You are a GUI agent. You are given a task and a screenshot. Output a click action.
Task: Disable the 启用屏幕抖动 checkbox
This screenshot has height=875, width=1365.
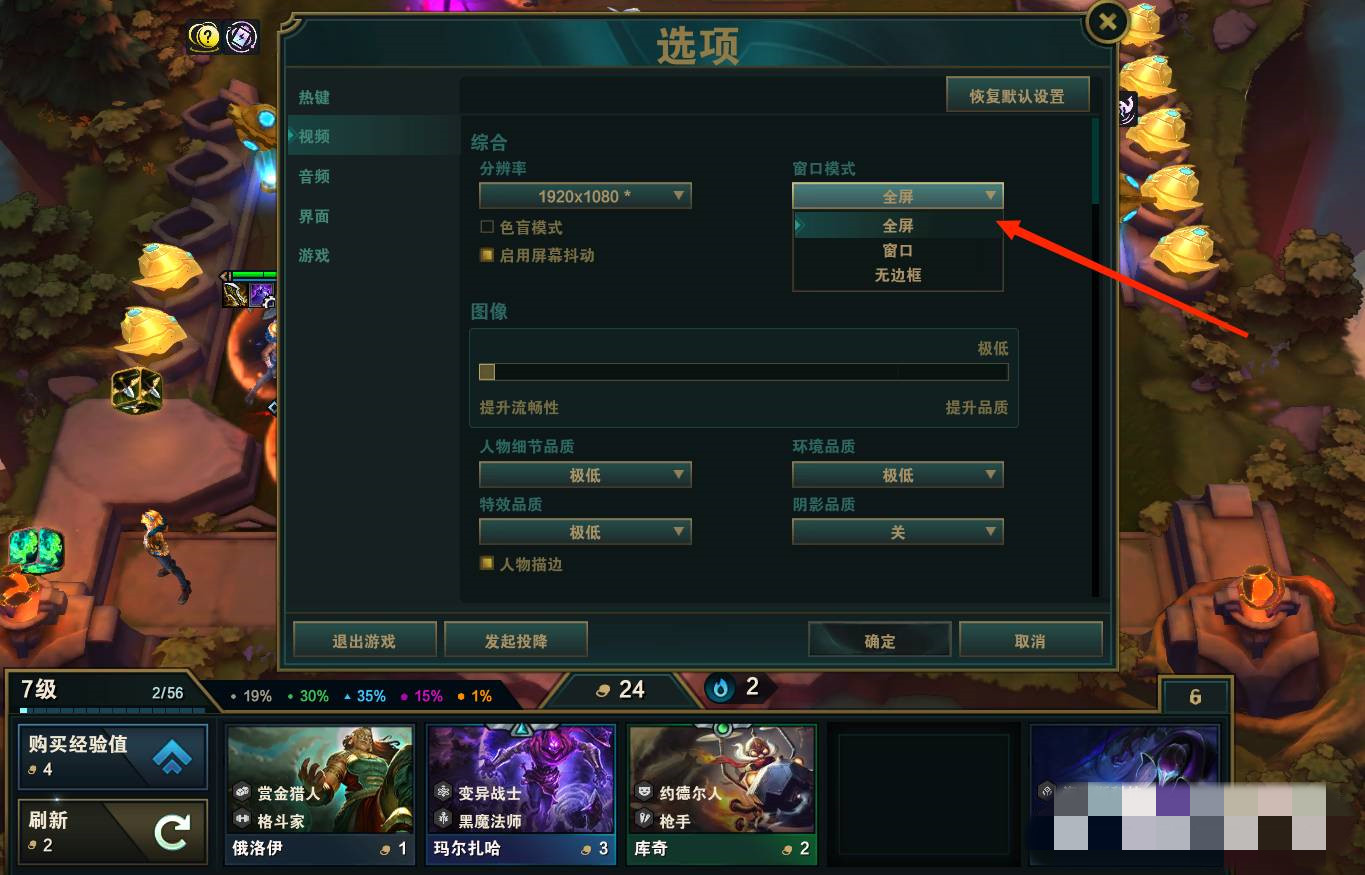[x=487, y=255]
